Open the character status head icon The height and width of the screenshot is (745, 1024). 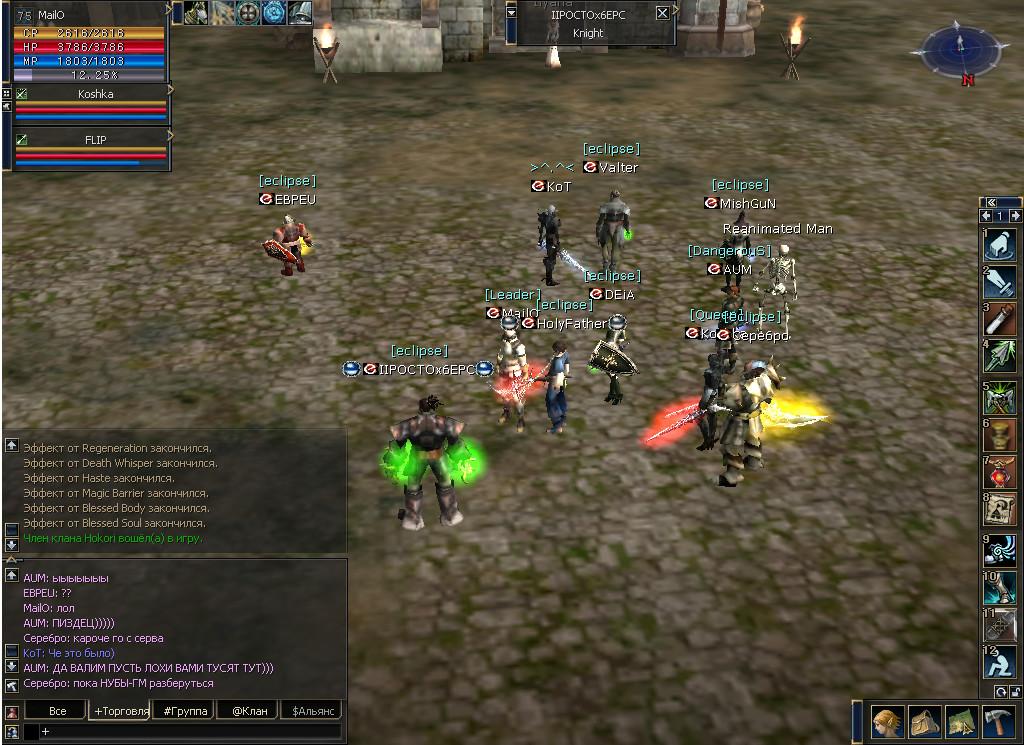click(886, 721)
